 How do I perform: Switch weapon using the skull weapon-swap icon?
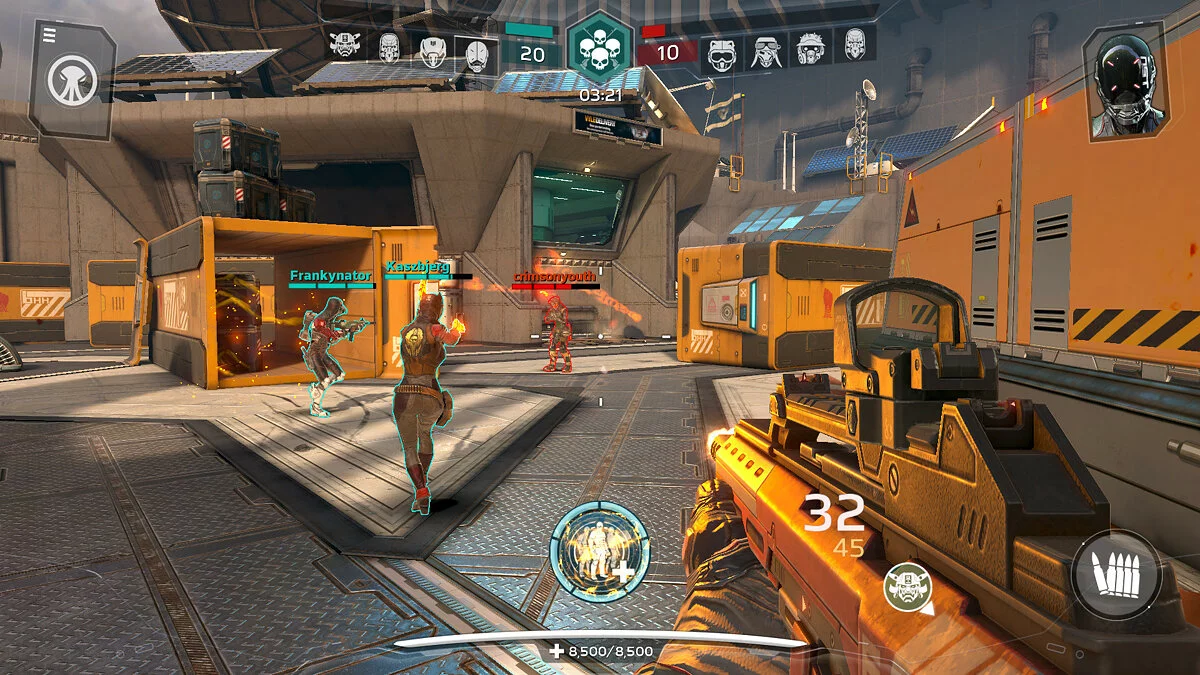click(x=907, y=587)
